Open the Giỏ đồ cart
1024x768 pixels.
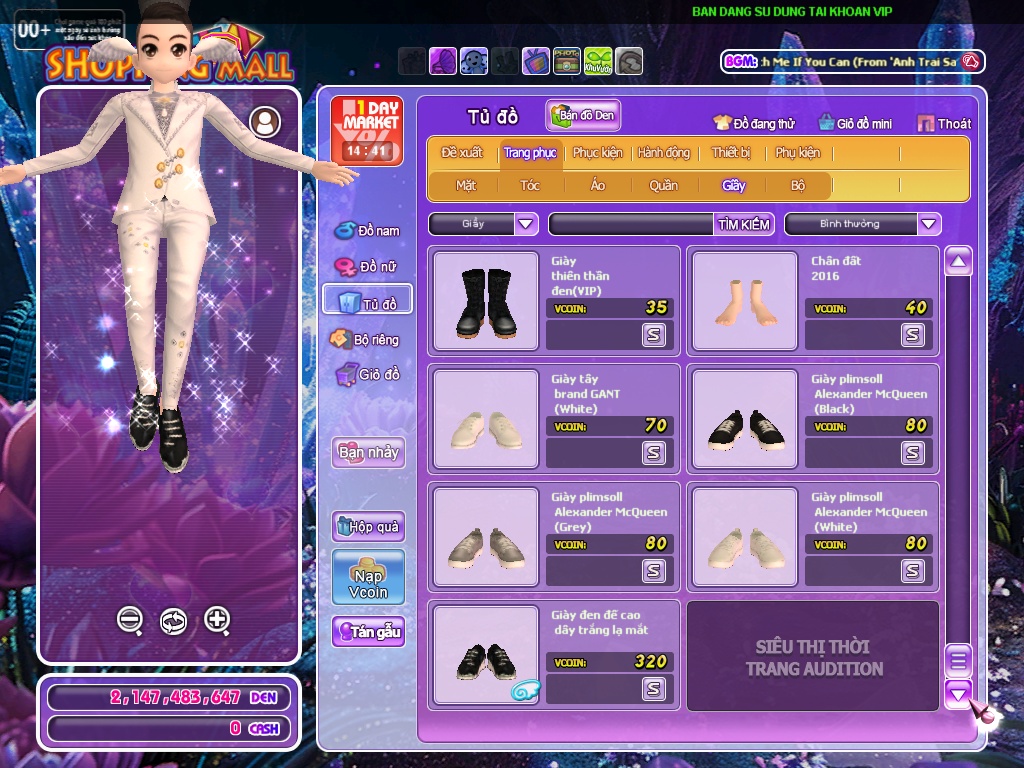click(x=368, y=375)
